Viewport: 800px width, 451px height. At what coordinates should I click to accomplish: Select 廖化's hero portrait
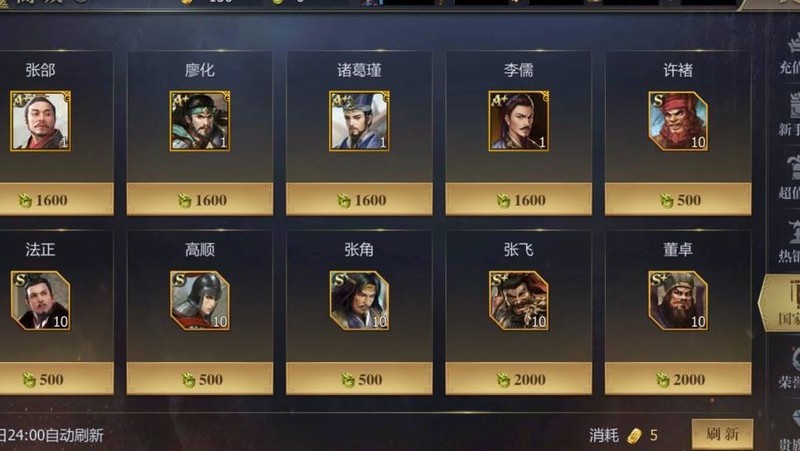(x=200, y=121)
